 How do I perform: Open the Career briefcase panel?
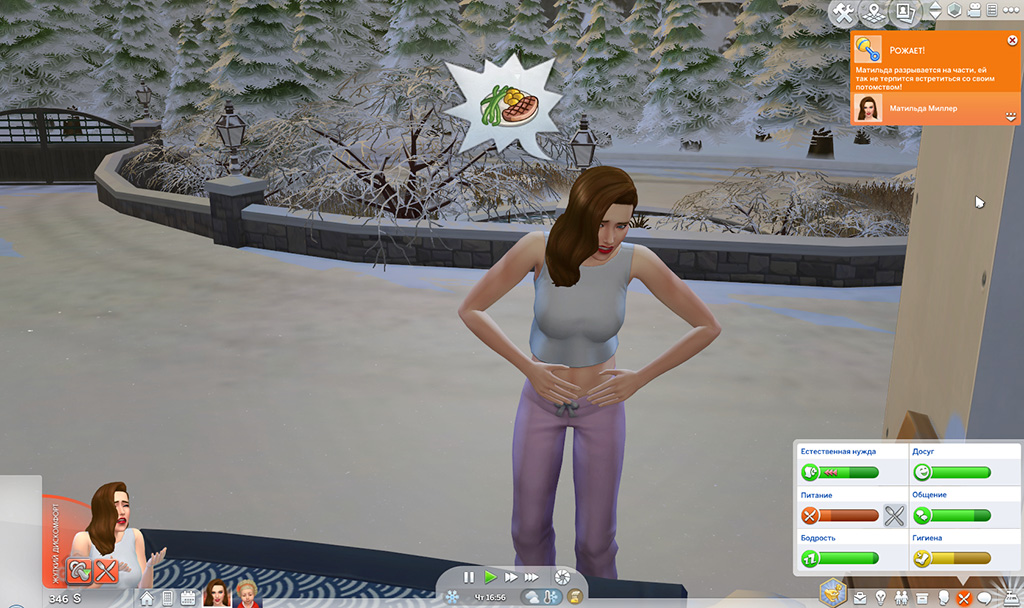point(859,598)
